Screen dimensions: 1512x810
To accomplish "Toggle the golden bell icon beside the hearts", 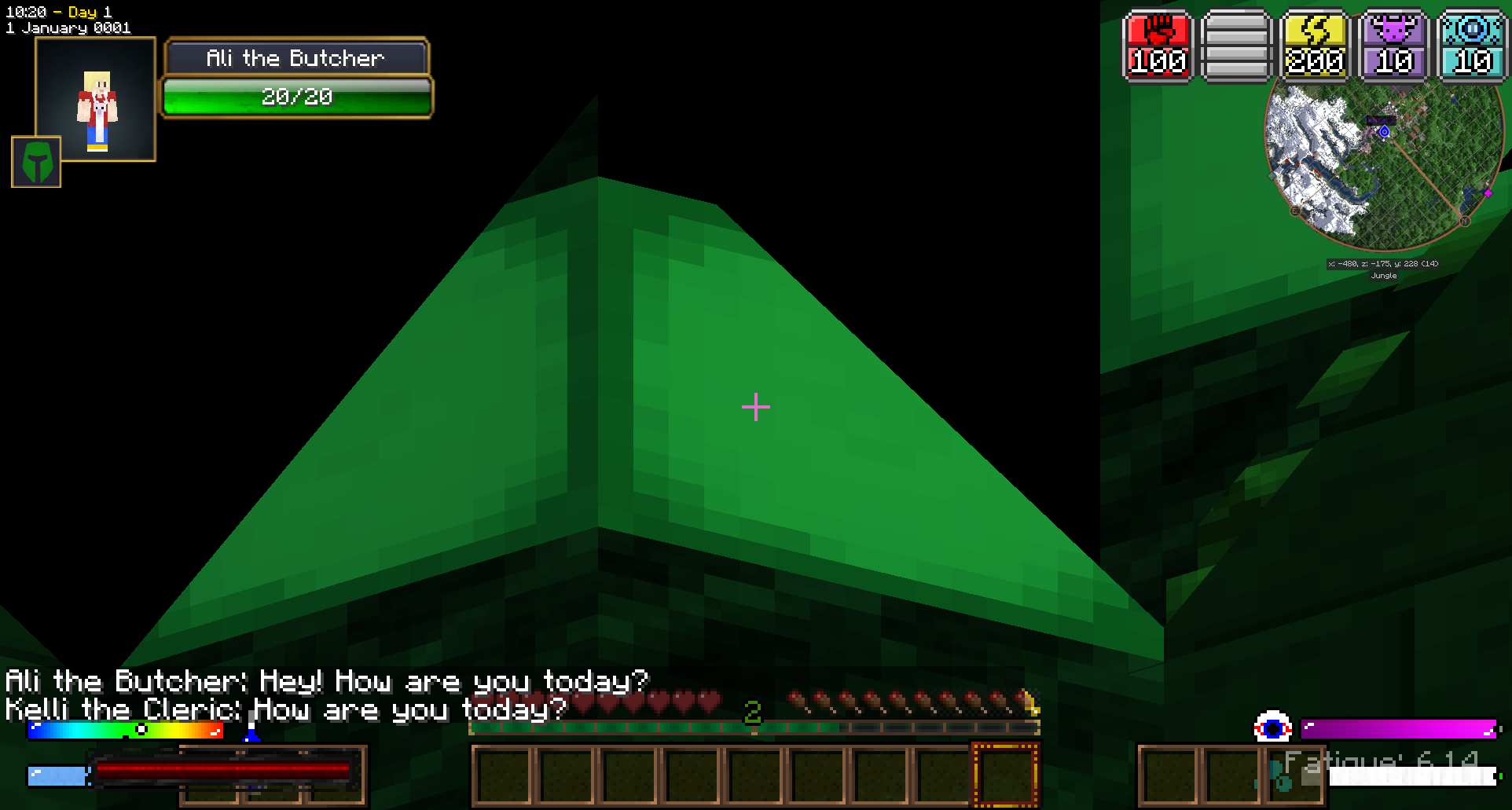I will click(1033, 703).
